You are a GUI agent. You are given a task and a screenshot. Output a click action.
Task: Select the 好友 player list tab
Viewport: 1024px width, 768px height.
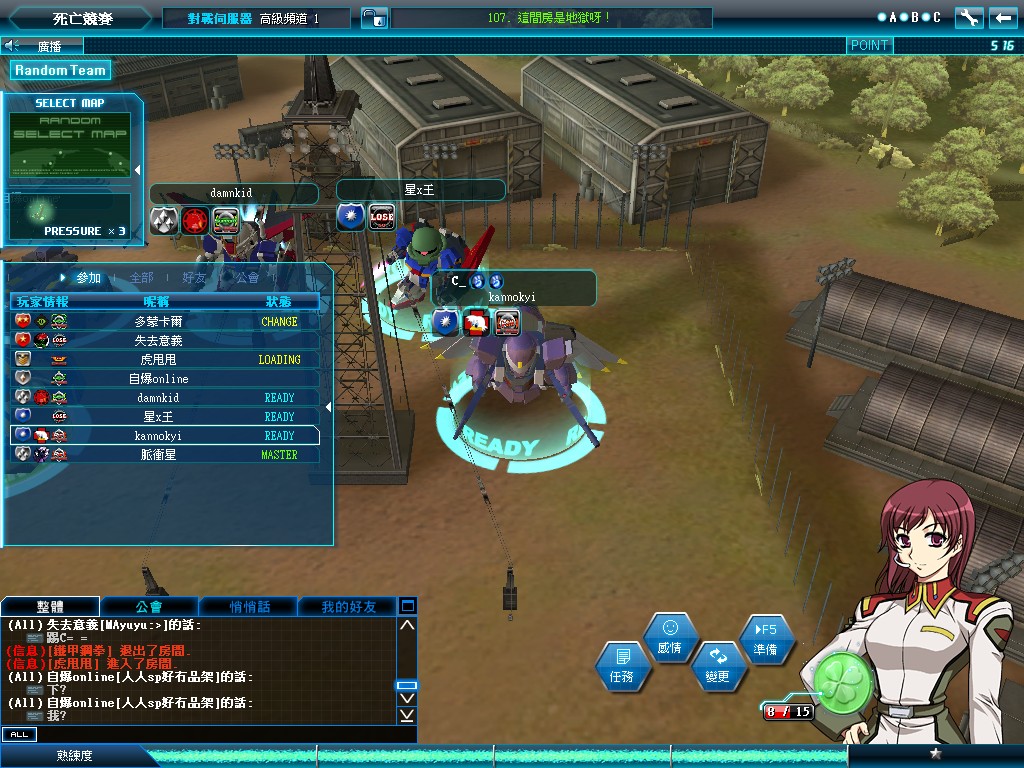194,278
